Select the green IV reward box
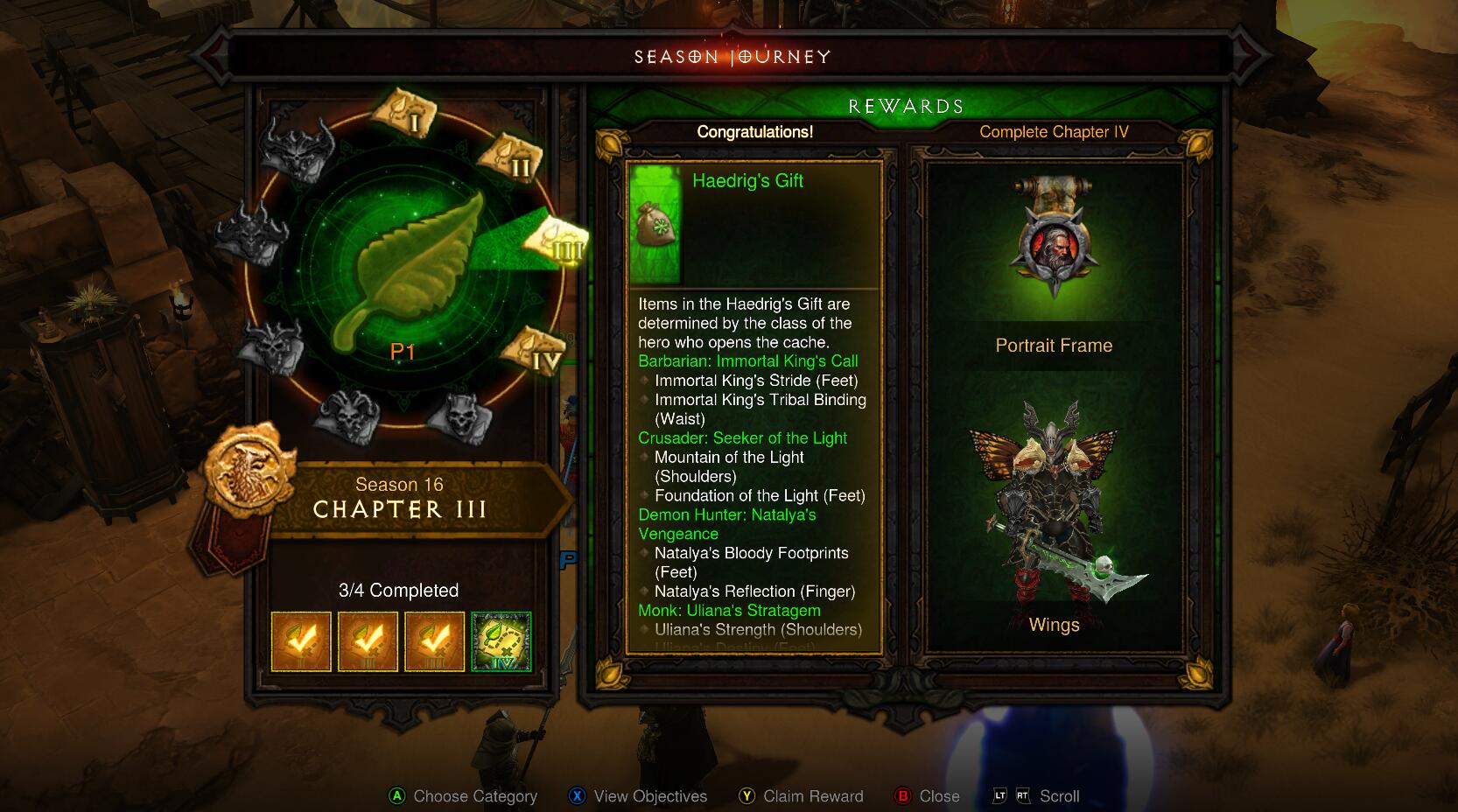The width and height of the screenshot is (1458, 812). click(501, 641)
